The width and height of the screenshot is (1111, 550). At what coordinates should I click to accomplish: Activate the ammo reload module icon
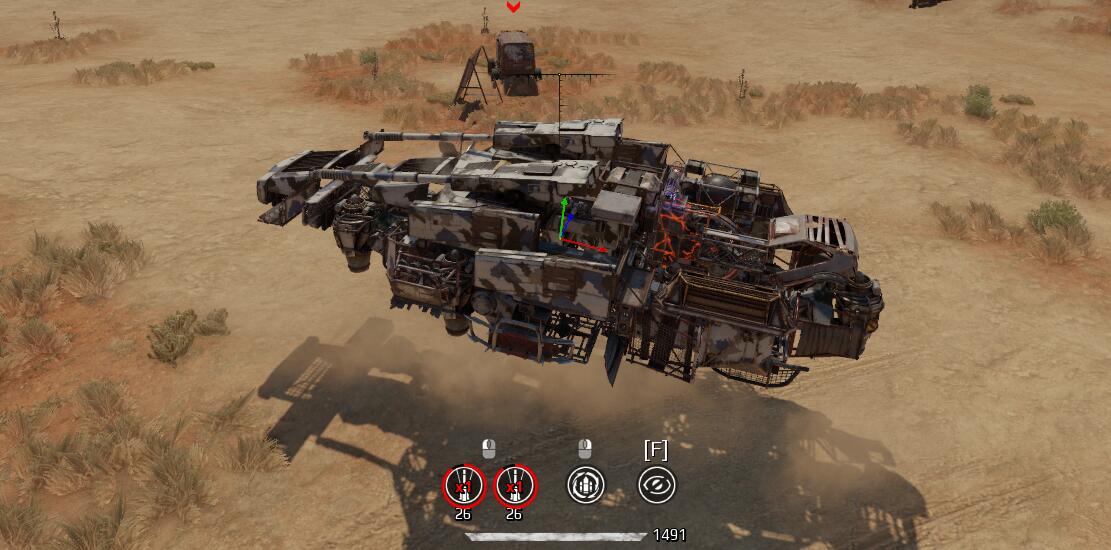[586, 486]
